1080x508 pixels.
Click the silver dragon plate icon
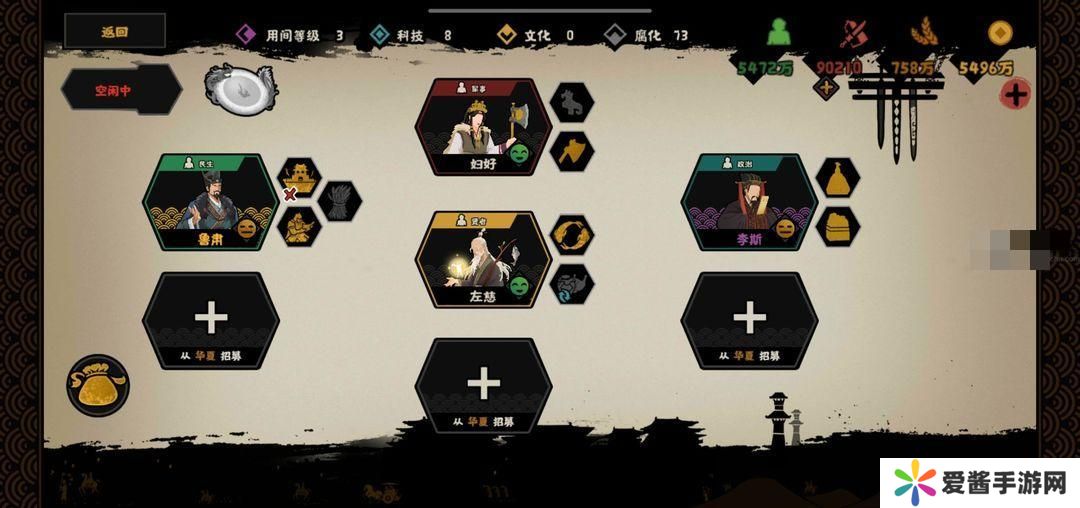tap(240, 88)
